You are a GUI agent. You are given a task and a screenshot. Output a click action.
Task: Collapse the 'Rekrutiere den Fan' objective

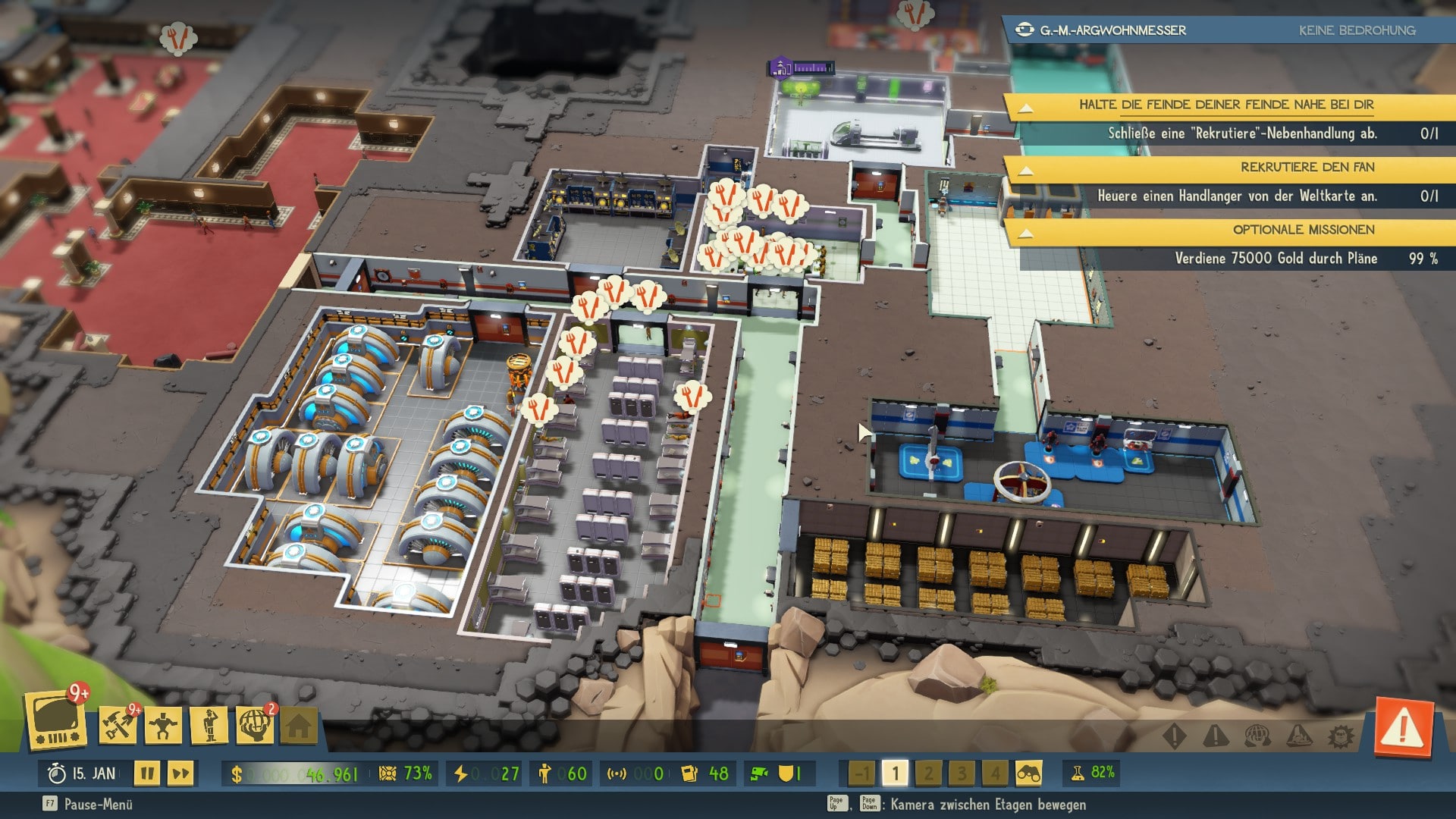(1025, 169)
